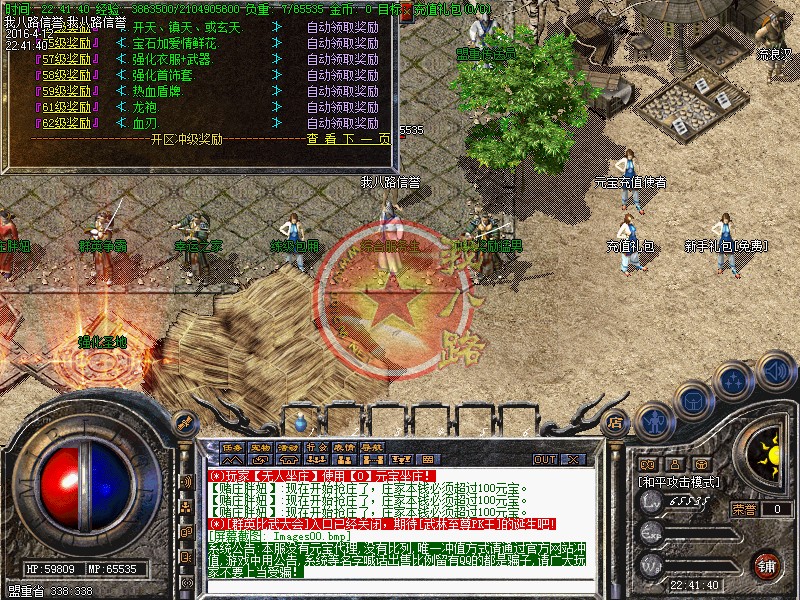Image resolution: width=800 pixels, height=600 pixels.
Task: Open the skills sparkle icon
Action: (735, 380)
